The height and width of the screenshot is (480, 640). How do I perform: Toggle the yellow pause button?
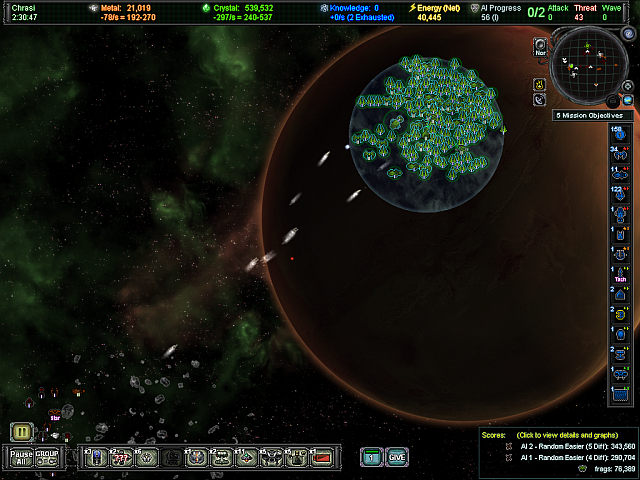(x=22, y=432)
